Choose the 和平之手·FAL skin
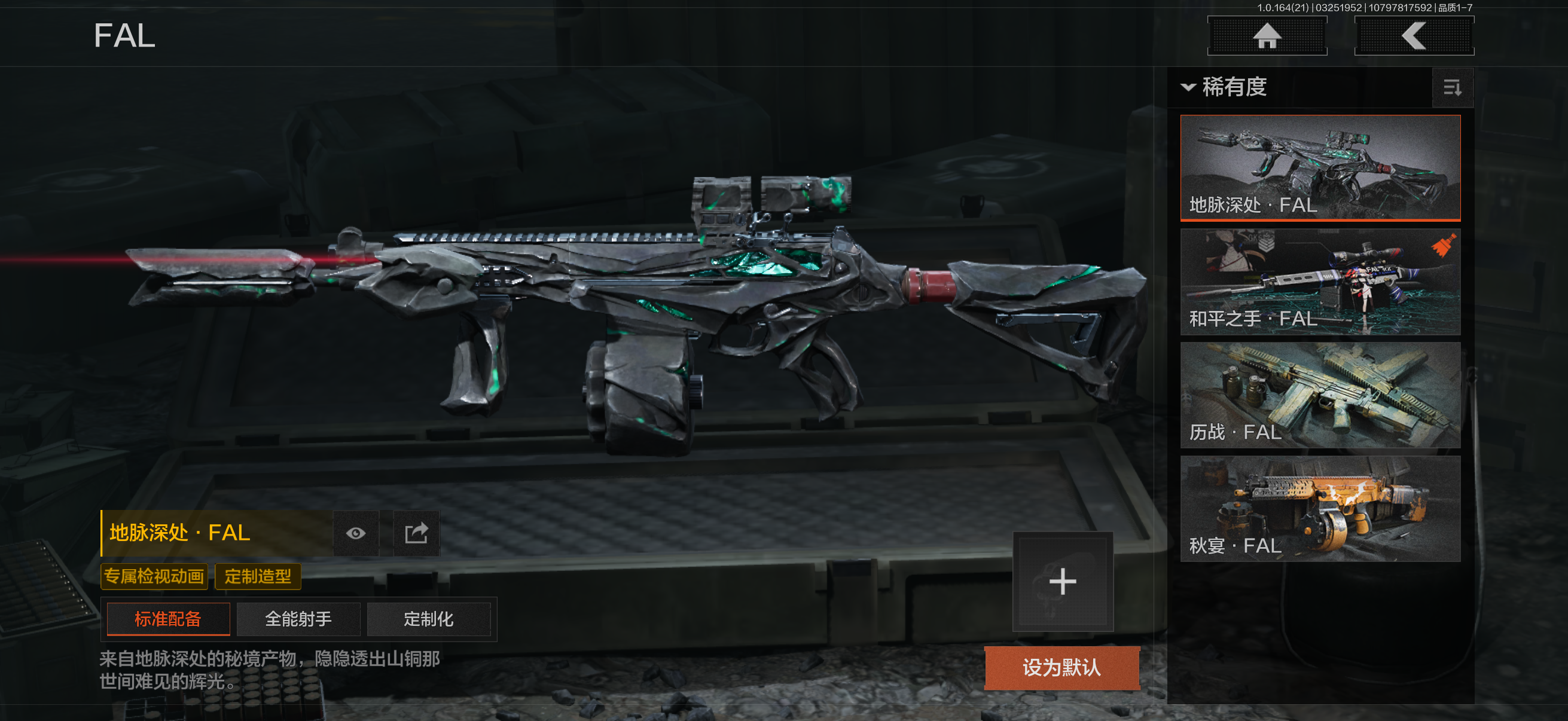The height and width of the screenshot is (721, 1568). pos(1320,282)
